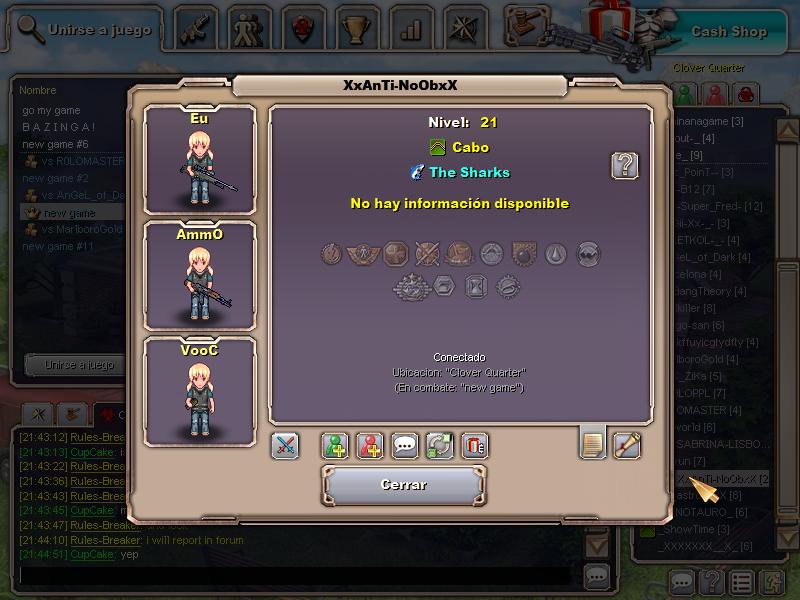Click the exit running man icon
800x600 pixels.
coord(773,581)
